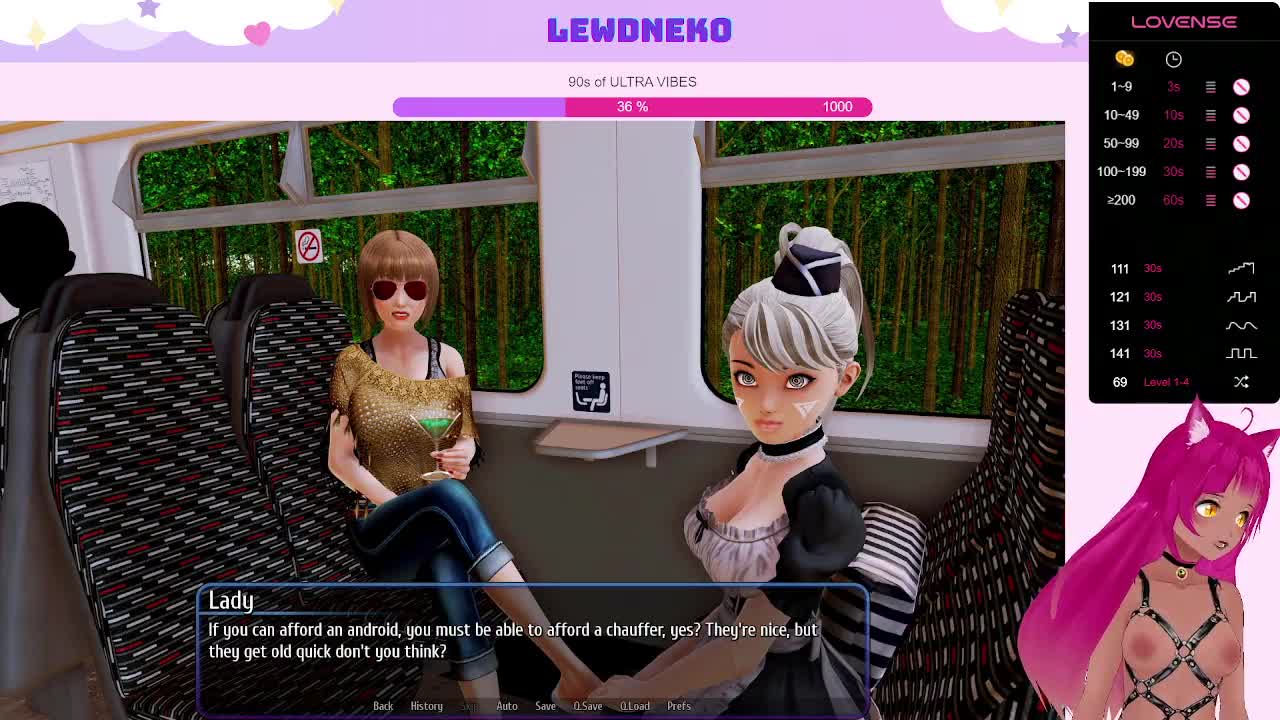The width and height of the screenshot is (1280, 720).
Task: Click the clock icon in the Lovense panel
Action: pos(1173,59)
